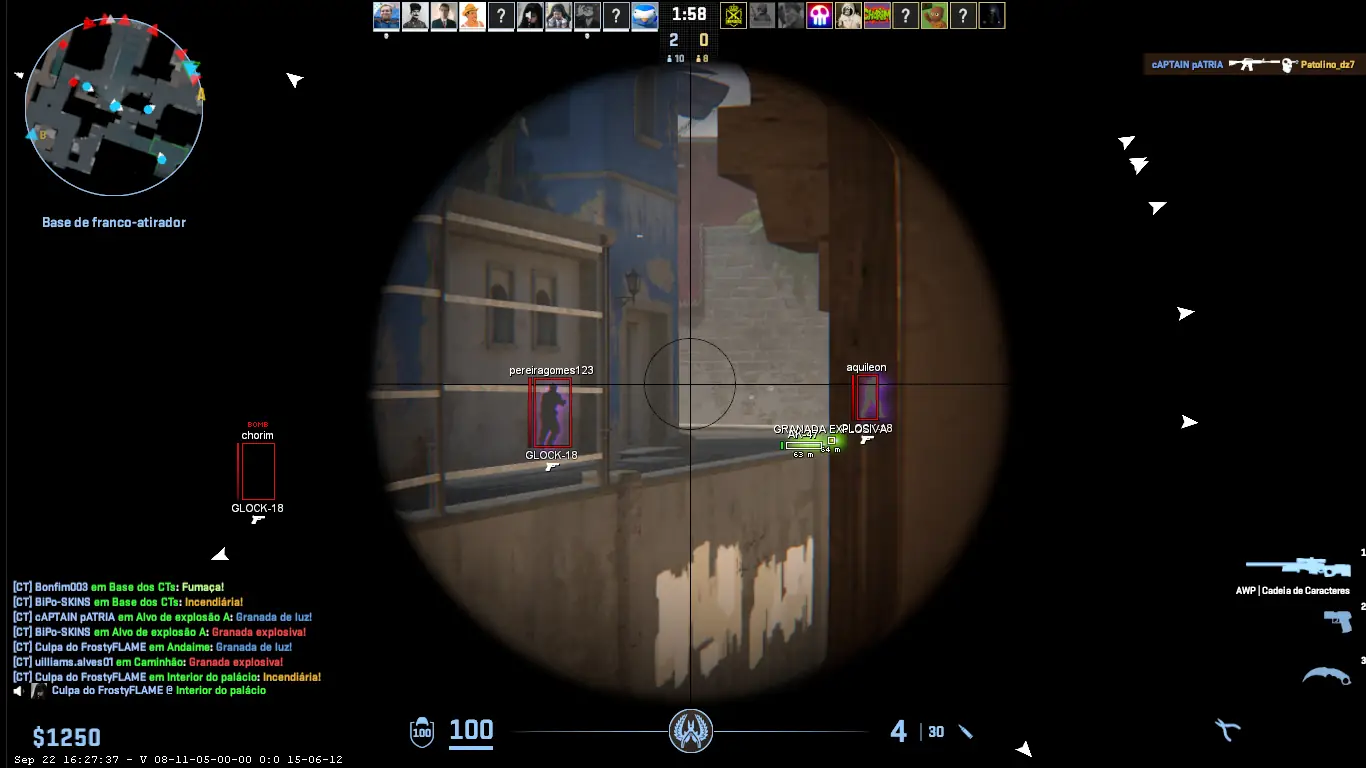
Task: Select the mustached man in hat avatar
Action: (415, 15)
